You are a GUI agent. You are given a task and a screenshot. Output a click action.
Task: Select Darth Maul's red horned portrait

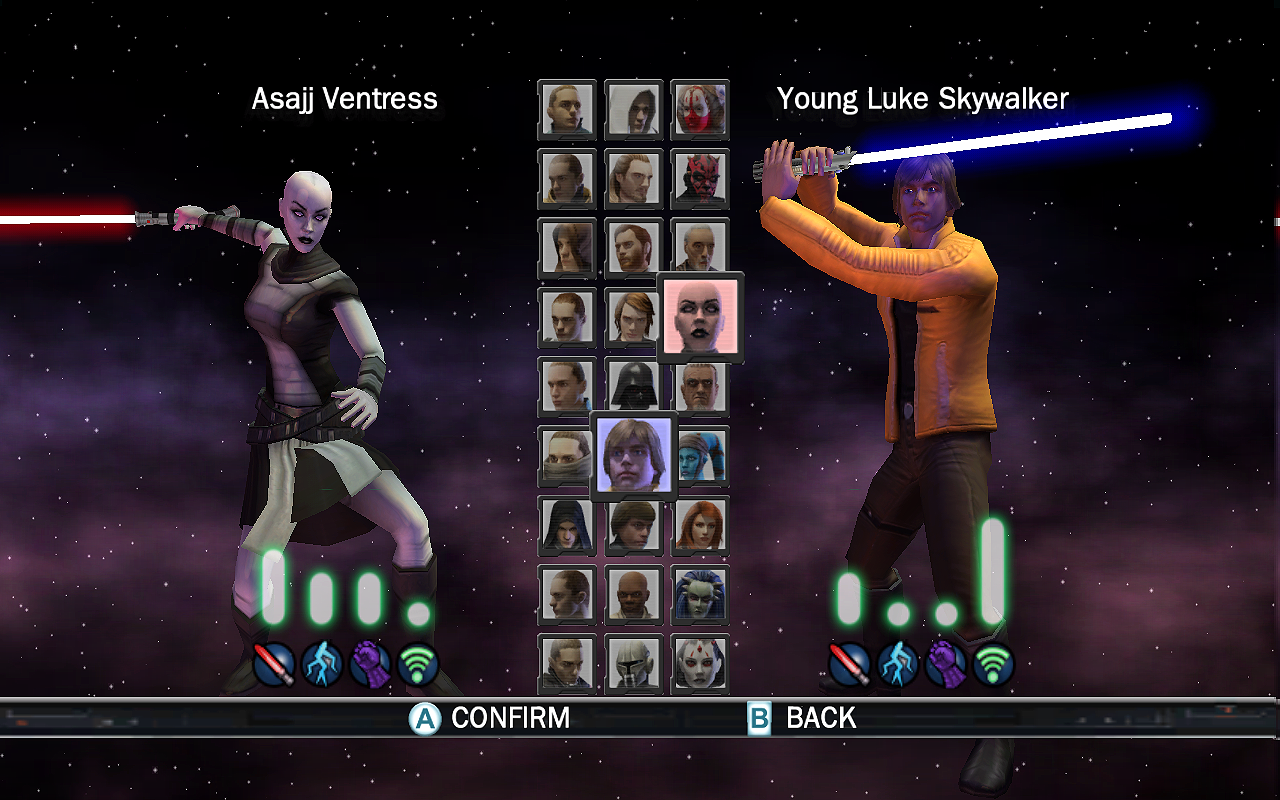coord(700,178)
